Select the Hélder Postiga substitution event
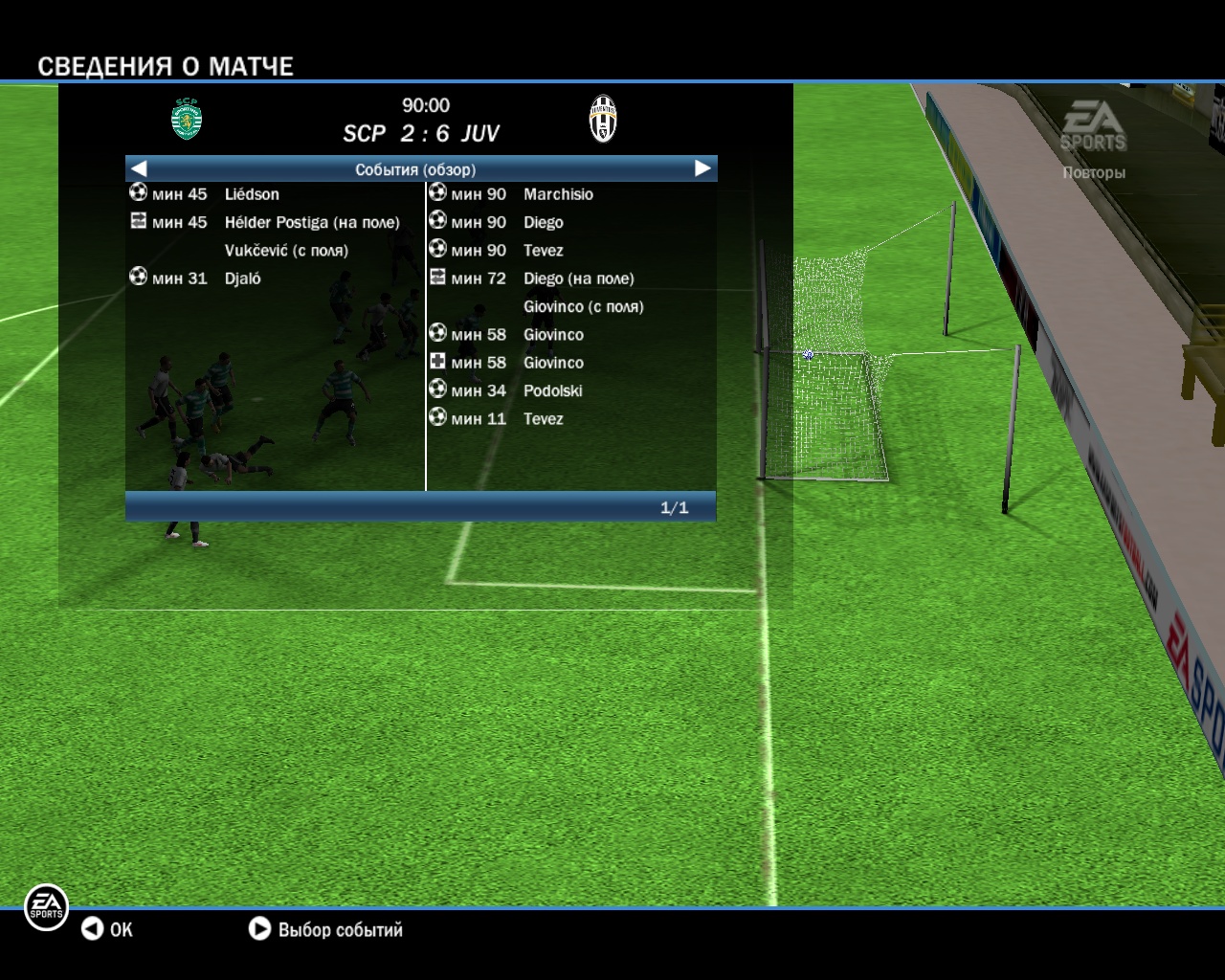Viewport: 1225px width, 980px height. pos(311,222)
